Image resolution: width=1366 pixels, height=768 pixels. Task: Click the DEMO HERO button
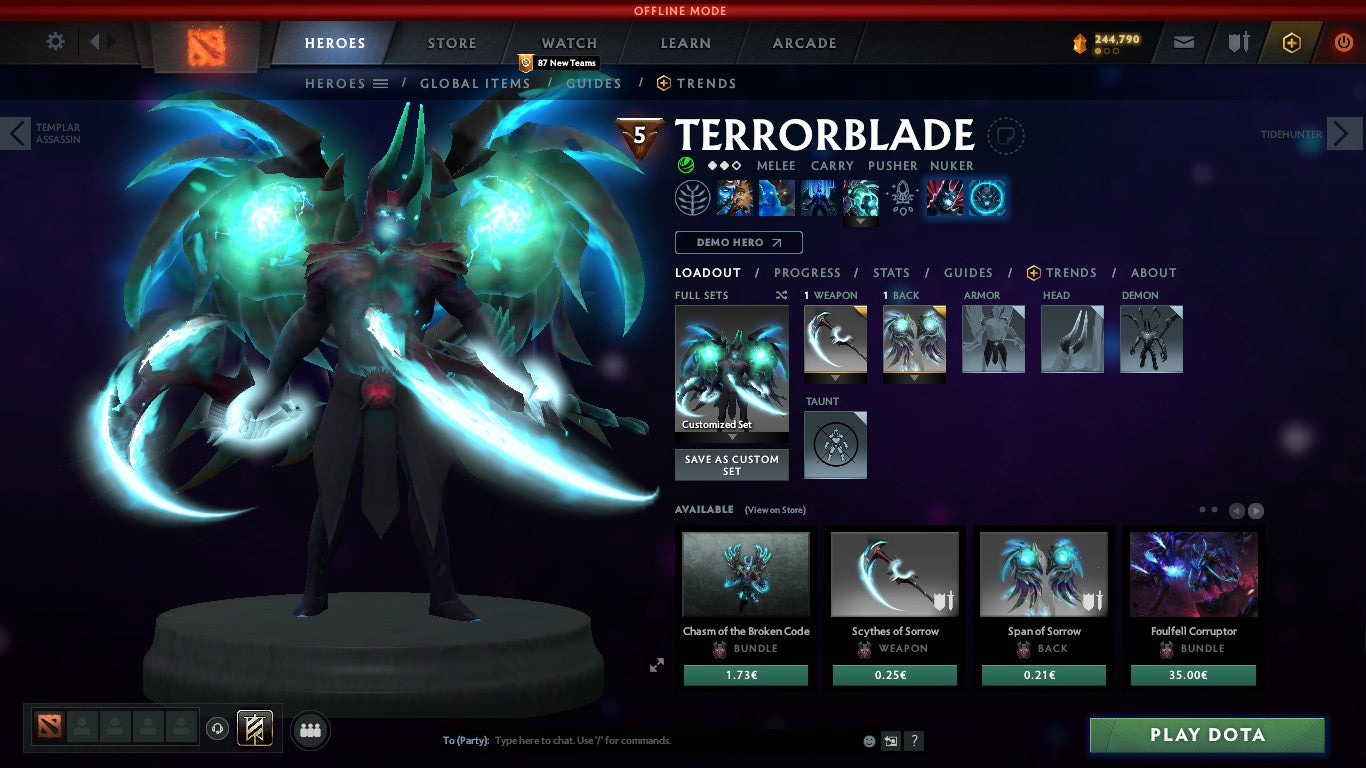(x=738, y=242)
